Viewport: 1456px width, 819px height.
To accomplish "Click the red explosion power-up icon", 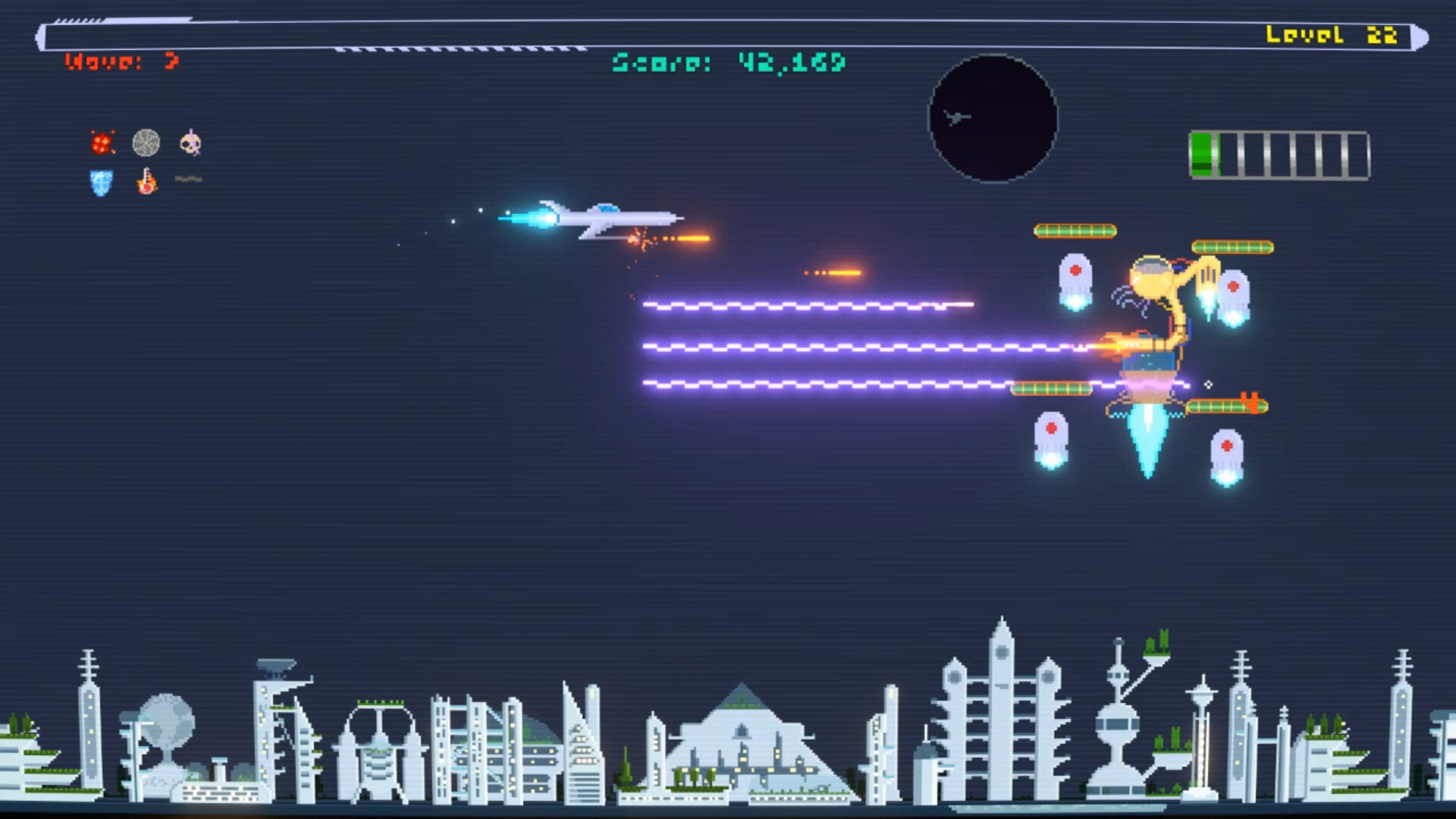I will point(102,143).
